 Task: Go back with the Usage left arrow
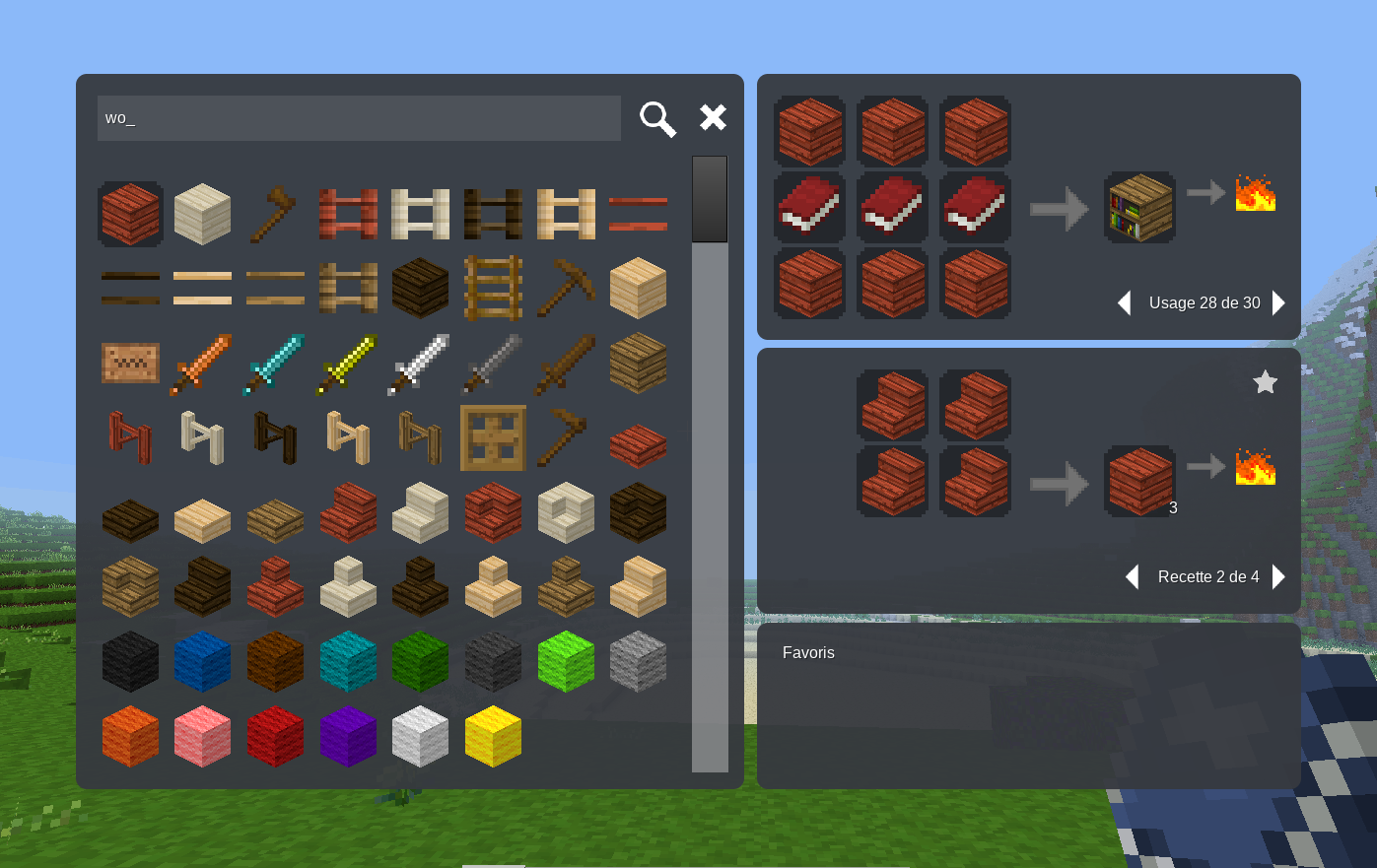coord(1125,302)
